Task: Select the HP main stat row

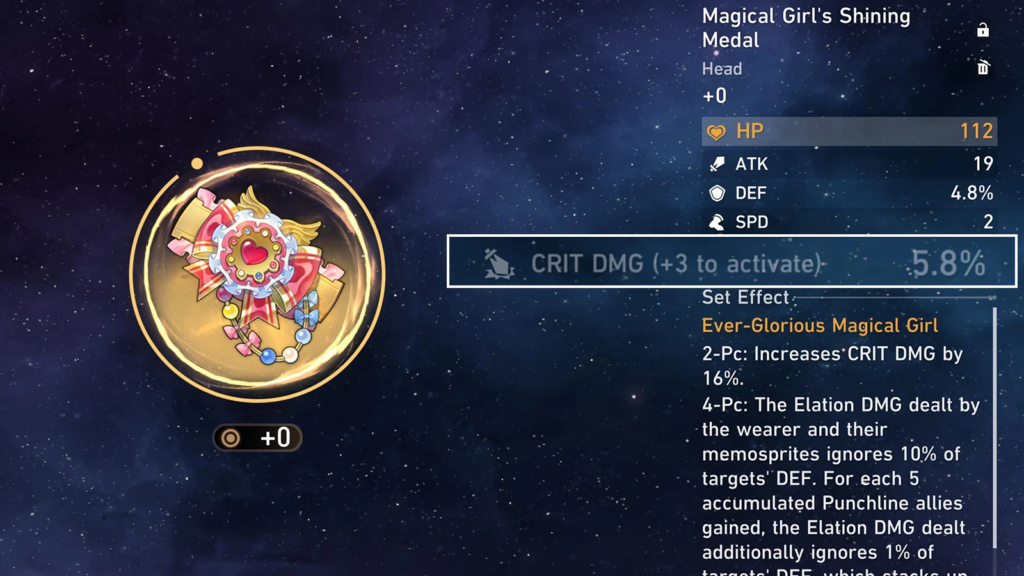Action: pyautogui.click(x=848, y=131)
